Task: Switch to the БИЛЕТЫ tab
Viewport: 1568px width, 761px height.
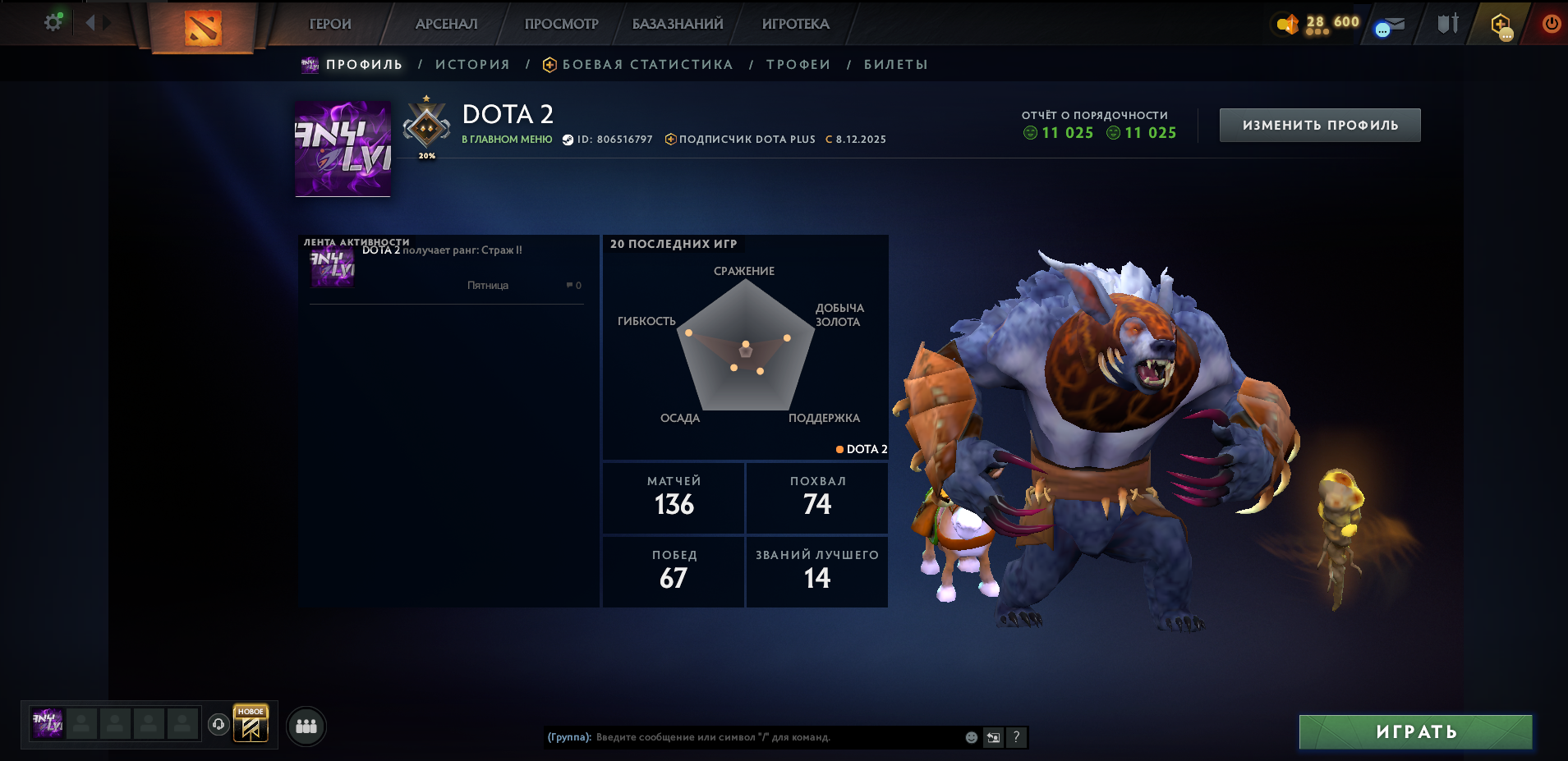Action: click(896, 65)
